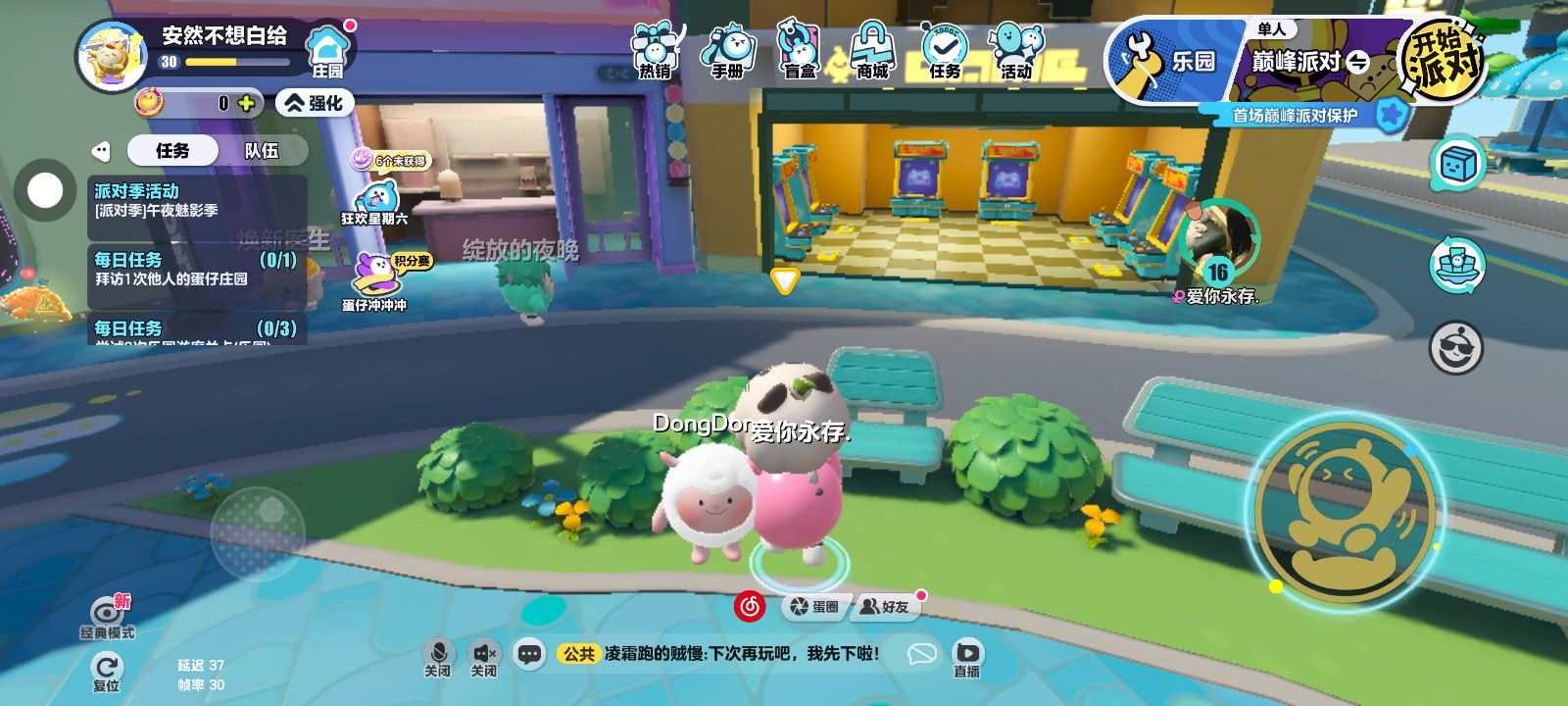
Task: Open the 任务 missions icon in top bar
Action: (945, 51)
